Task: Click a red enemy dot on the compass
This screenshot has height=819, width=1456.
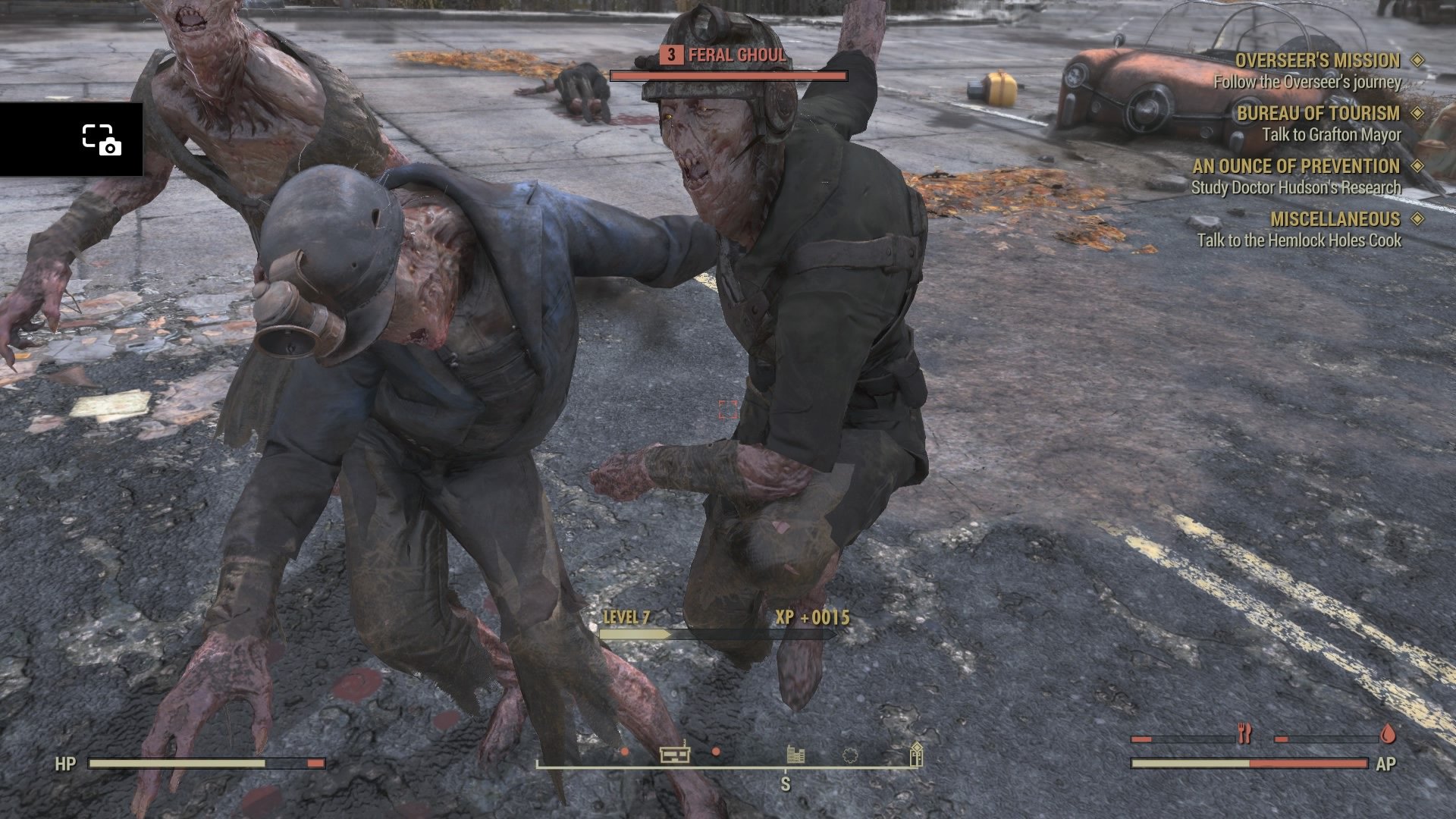Action: point(625,753)
